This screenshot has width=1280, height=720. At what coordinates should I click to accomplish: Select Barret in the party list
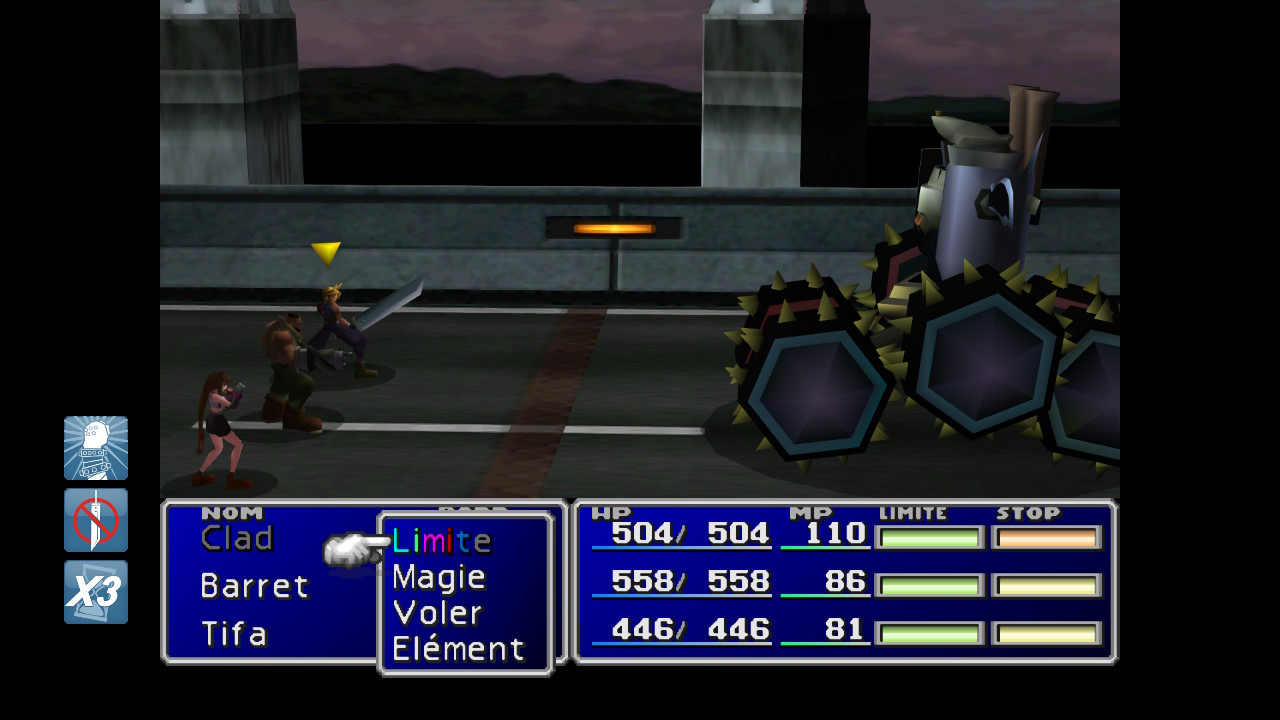pos(254,586)
